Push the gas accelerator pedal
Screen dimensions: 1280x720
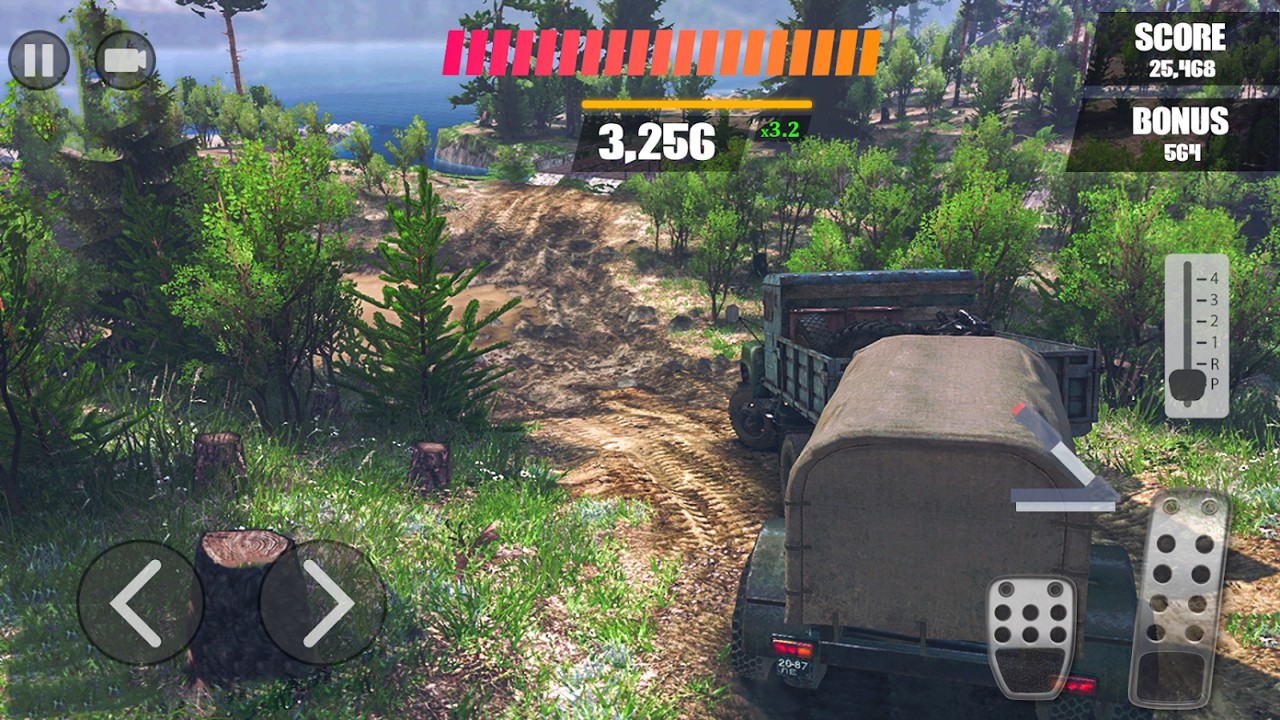[x=1178, y=598]
